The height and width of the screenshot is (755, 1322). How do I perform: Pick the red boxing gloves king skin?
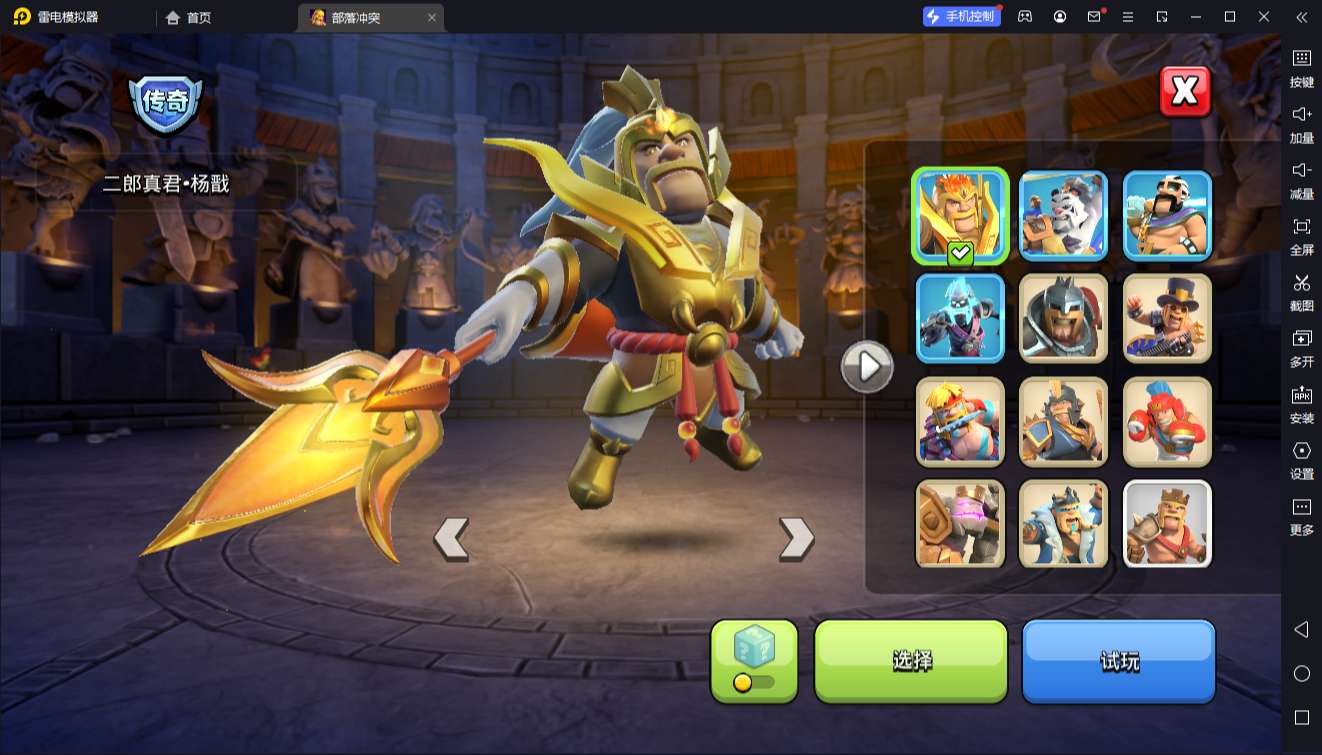click(1167, 421)
